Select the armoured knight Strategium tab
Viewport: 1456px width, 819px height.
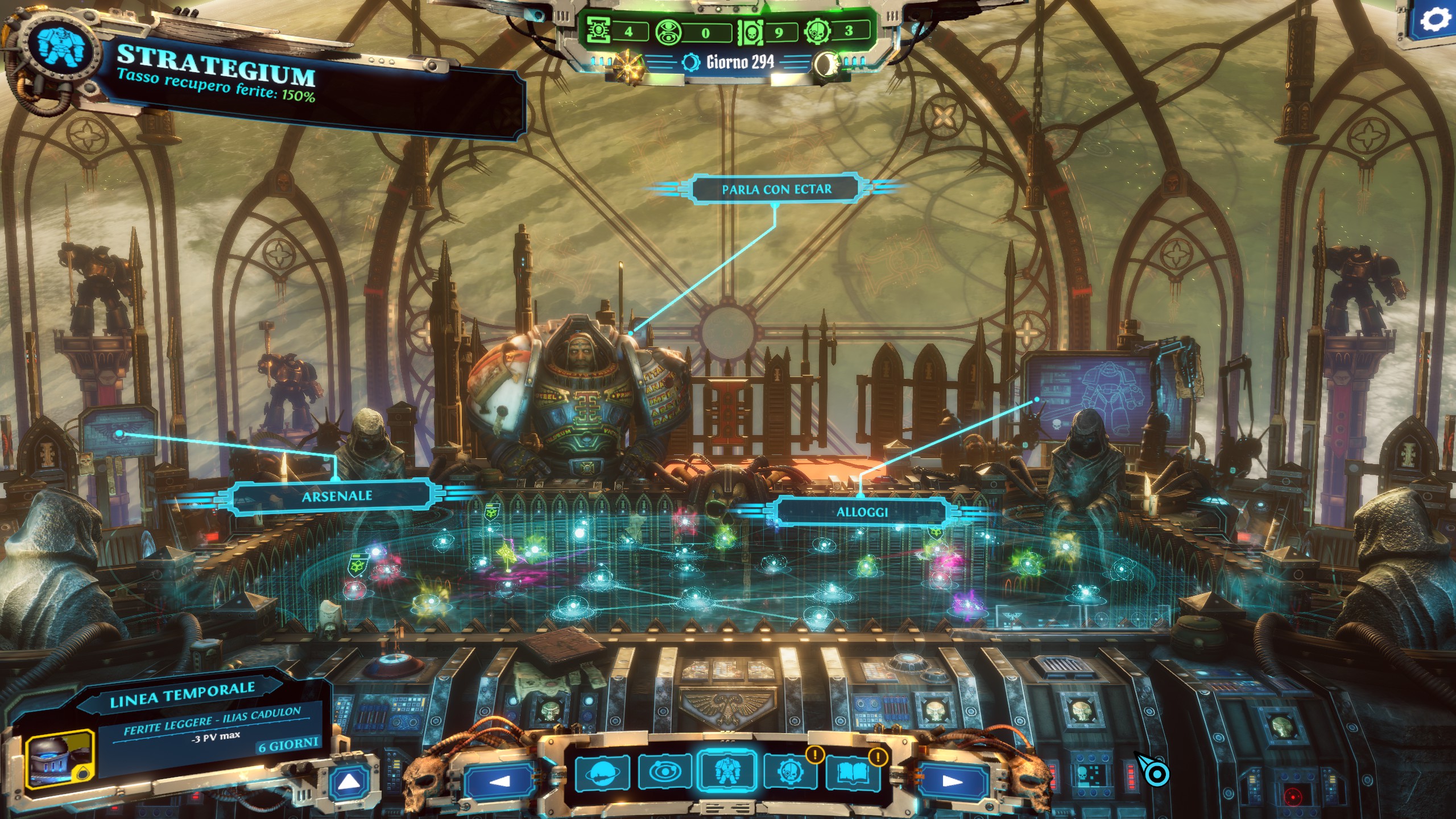pos(727,772)
